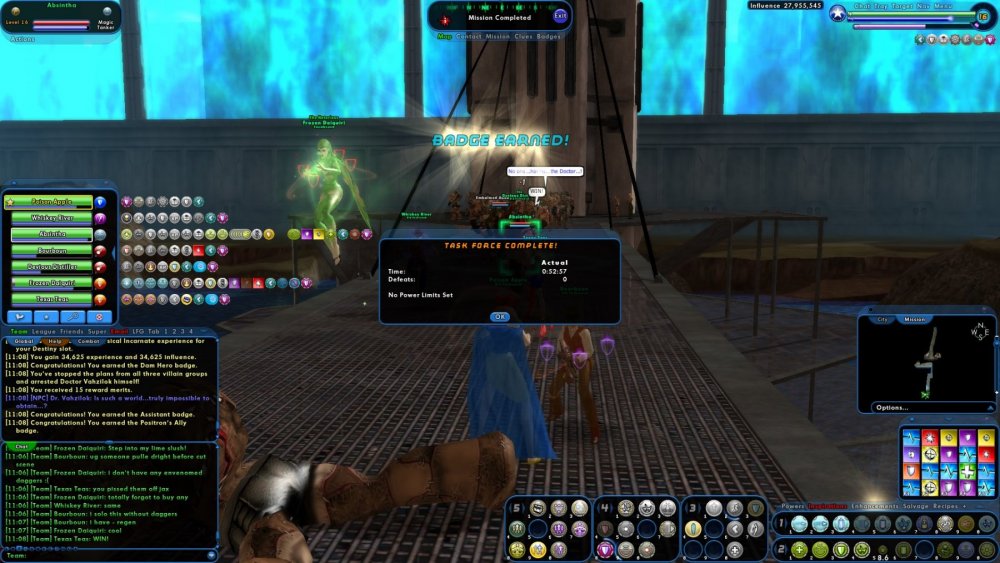The image size is (1000, 563).
Task: Open the Menu in the top-right bar
Action: (943, 6)
